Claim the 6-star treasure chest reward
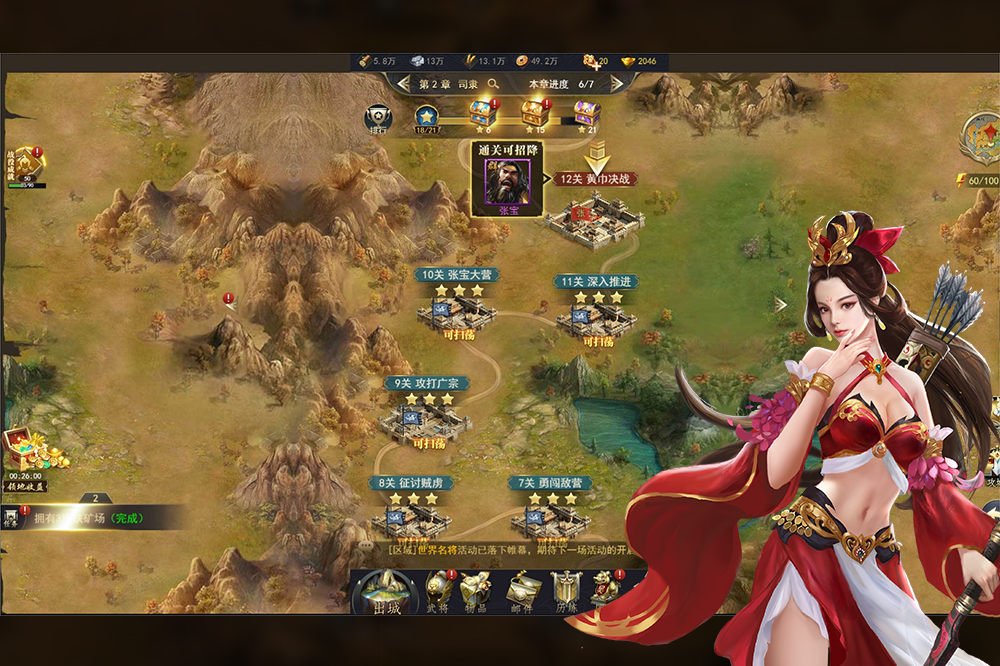1000x666 pixels. point(484,112)
